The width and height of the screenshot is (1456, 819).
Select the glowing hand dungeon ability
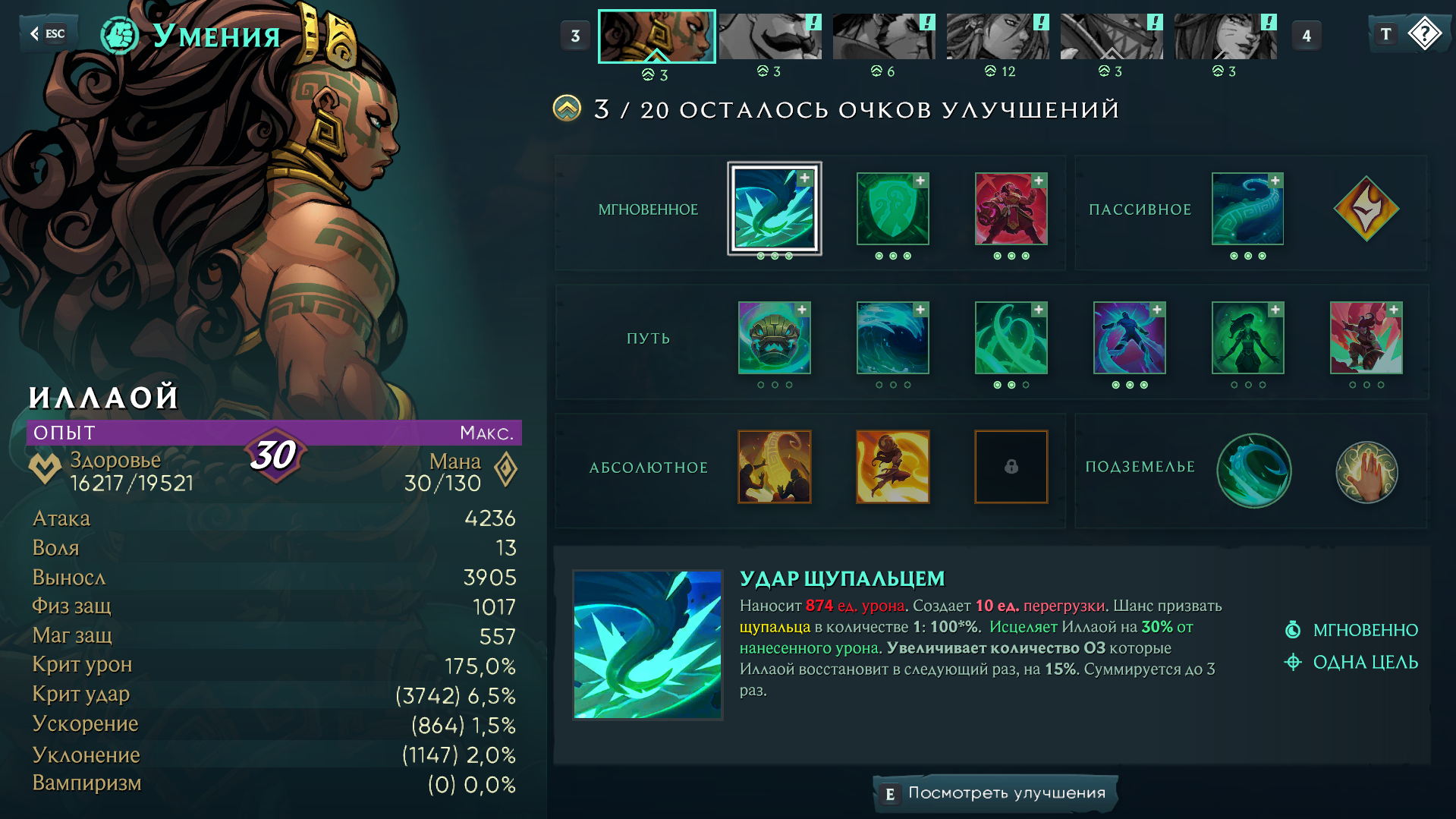[1366, 471]
